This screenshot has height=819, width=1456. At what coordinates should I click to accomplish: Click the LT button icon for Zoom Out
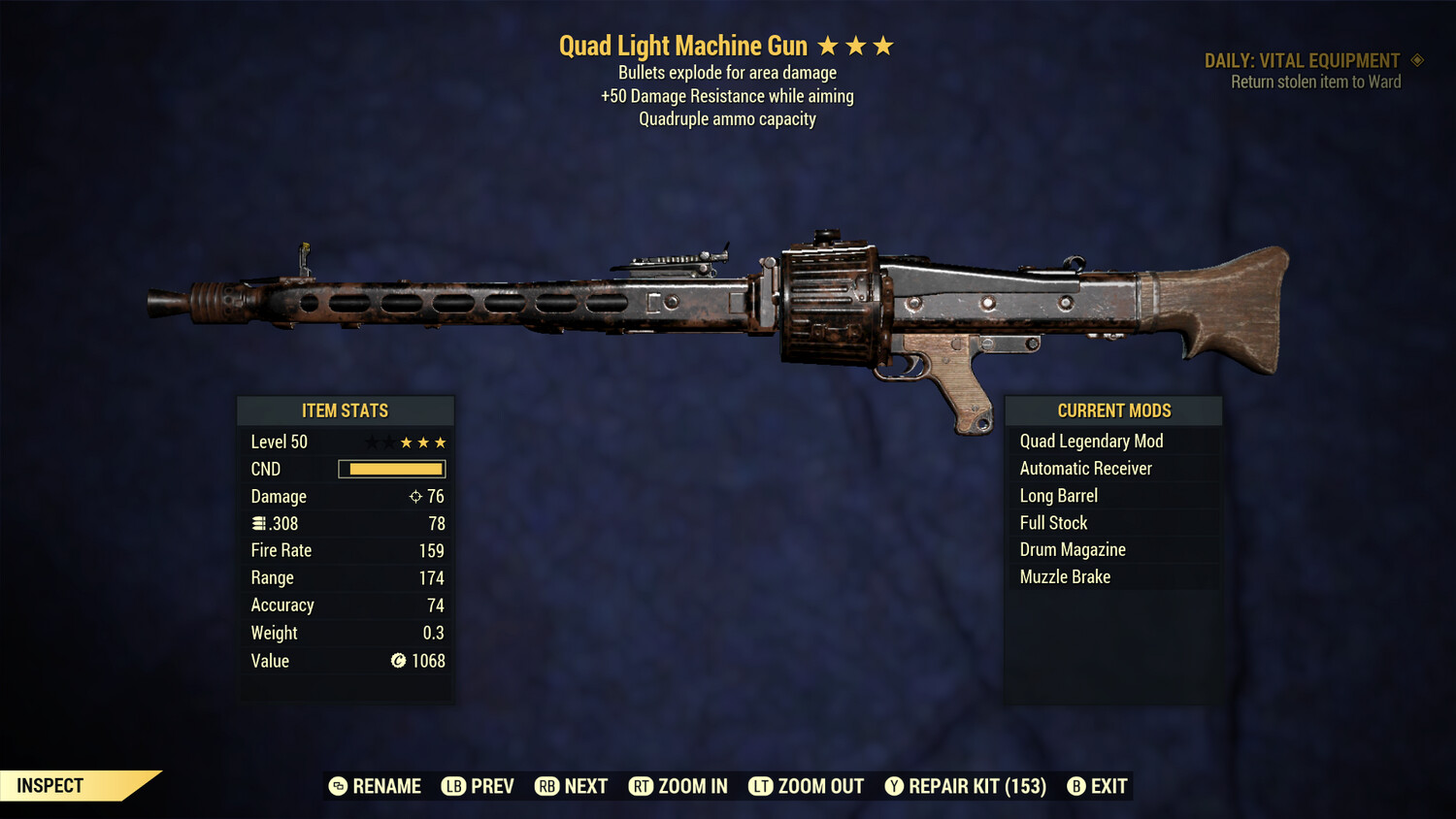click(x=762, y=786)
